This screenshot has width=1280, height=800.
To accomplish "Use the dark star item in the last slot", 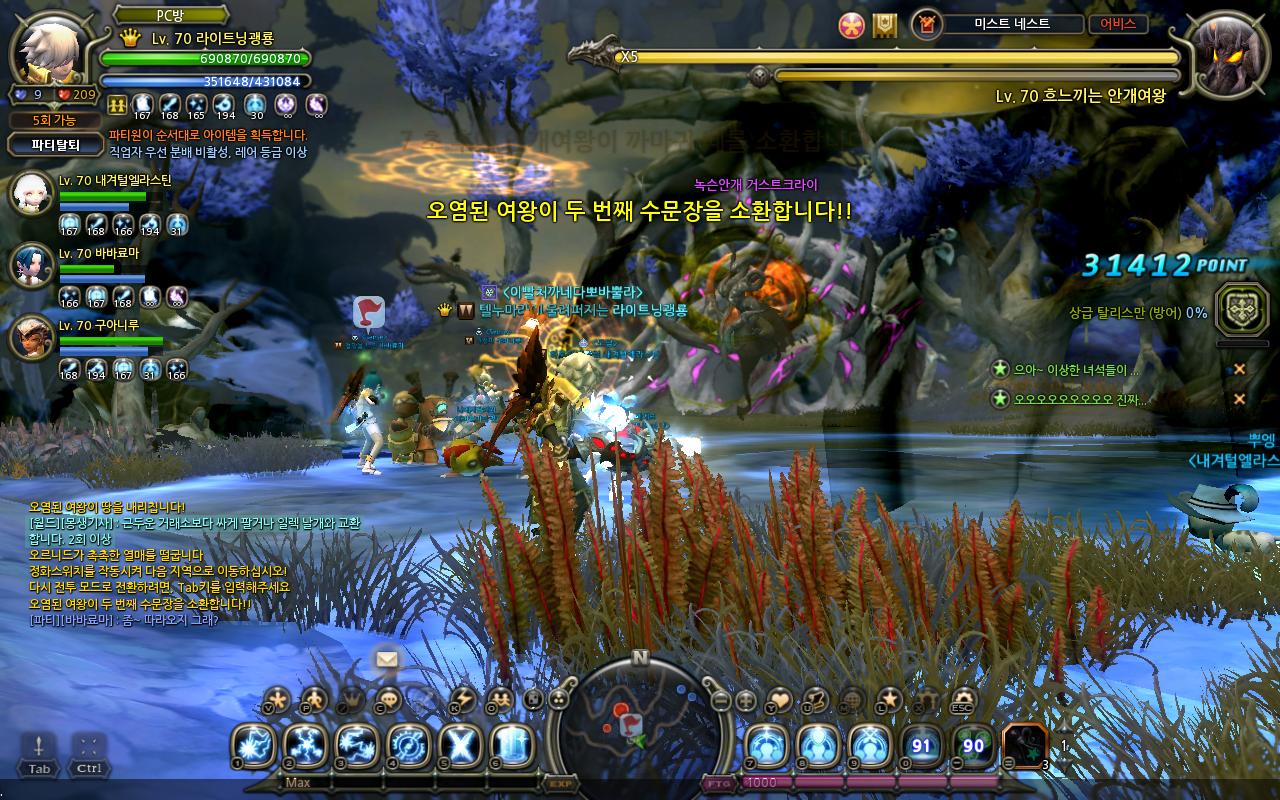I will pyautogui.click(x=1024, y=745).
